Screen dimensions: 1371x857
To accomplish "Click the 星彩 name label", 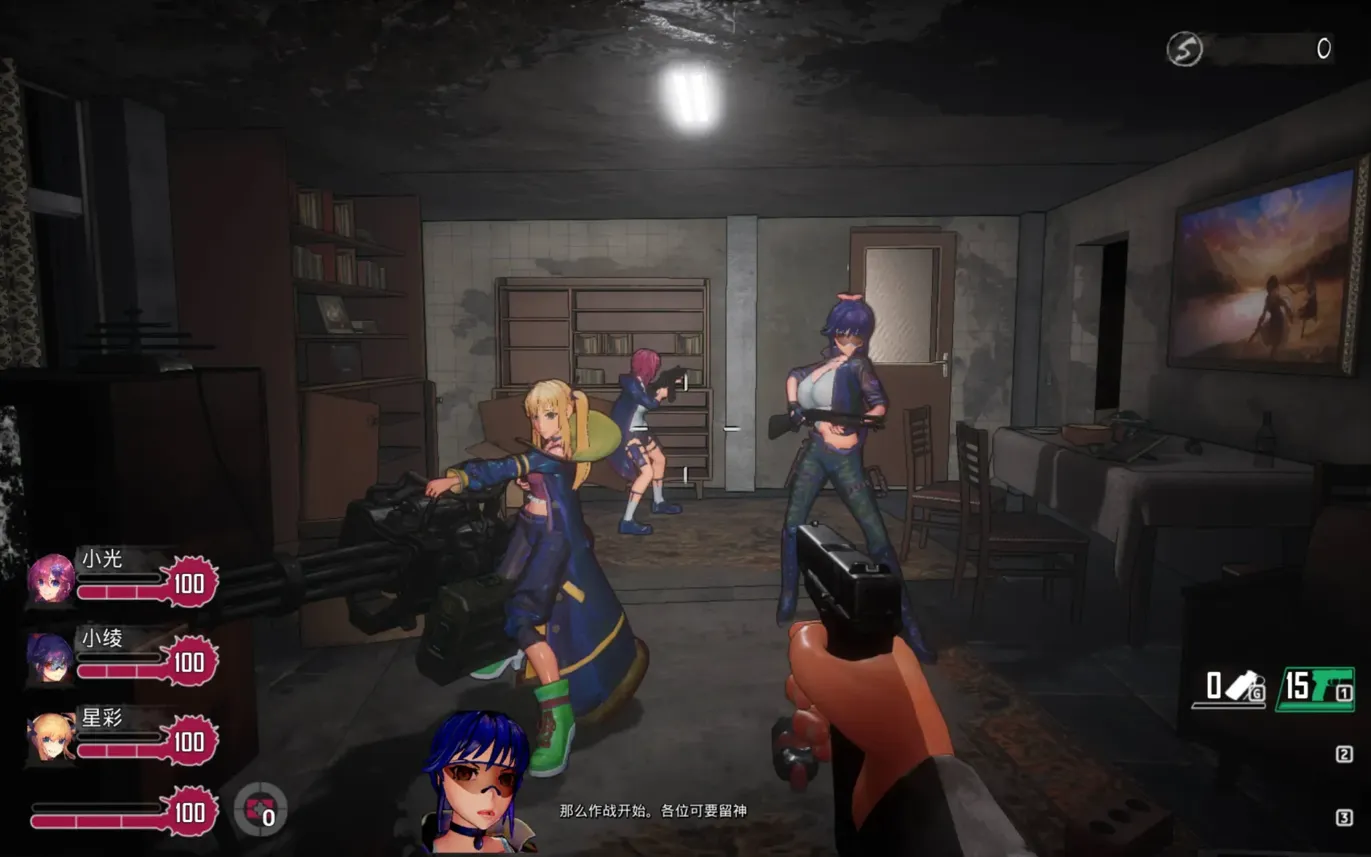I will (x=102, y=720).
